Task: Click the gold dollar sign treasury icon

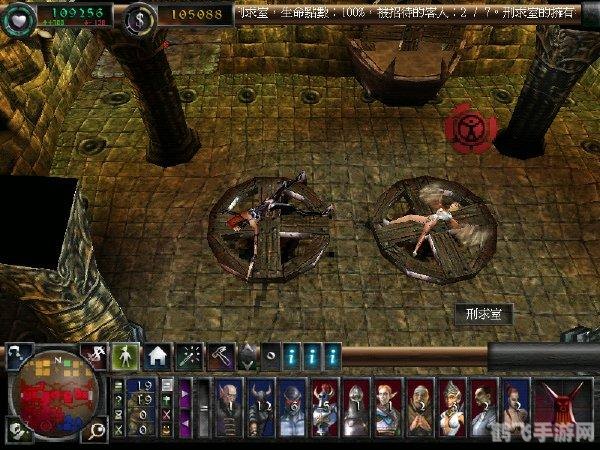Action: click(x=141, y=14)
